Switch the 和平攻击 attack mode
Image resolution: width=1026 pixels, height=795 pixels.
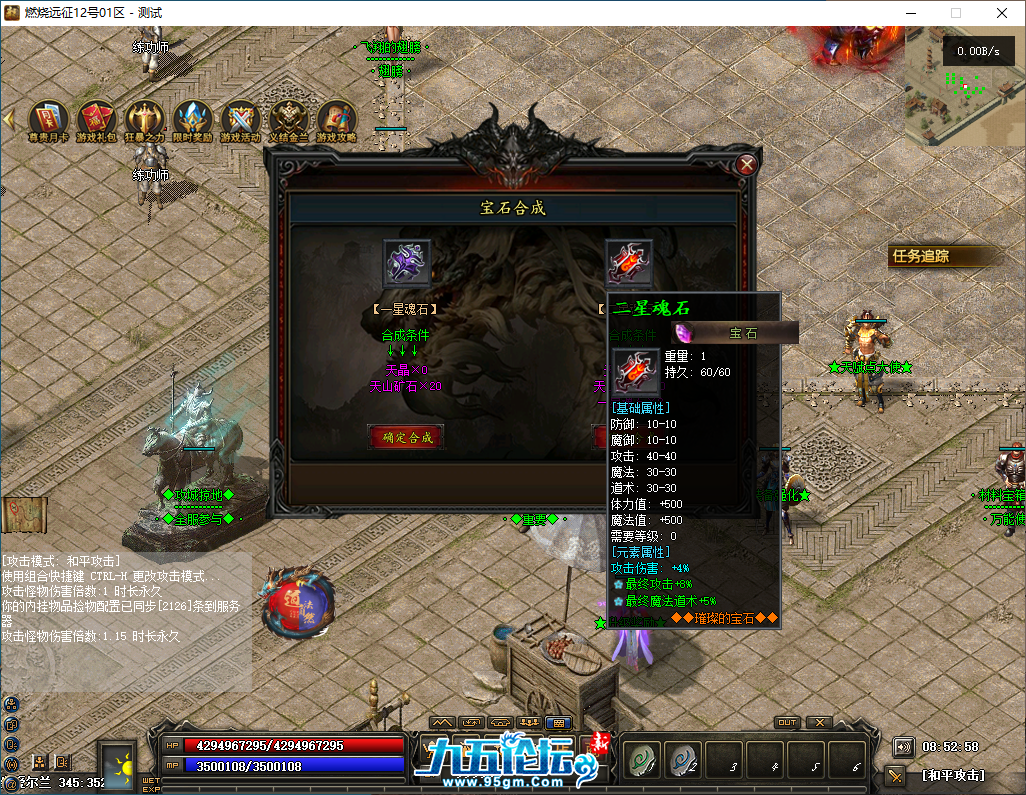953,775
